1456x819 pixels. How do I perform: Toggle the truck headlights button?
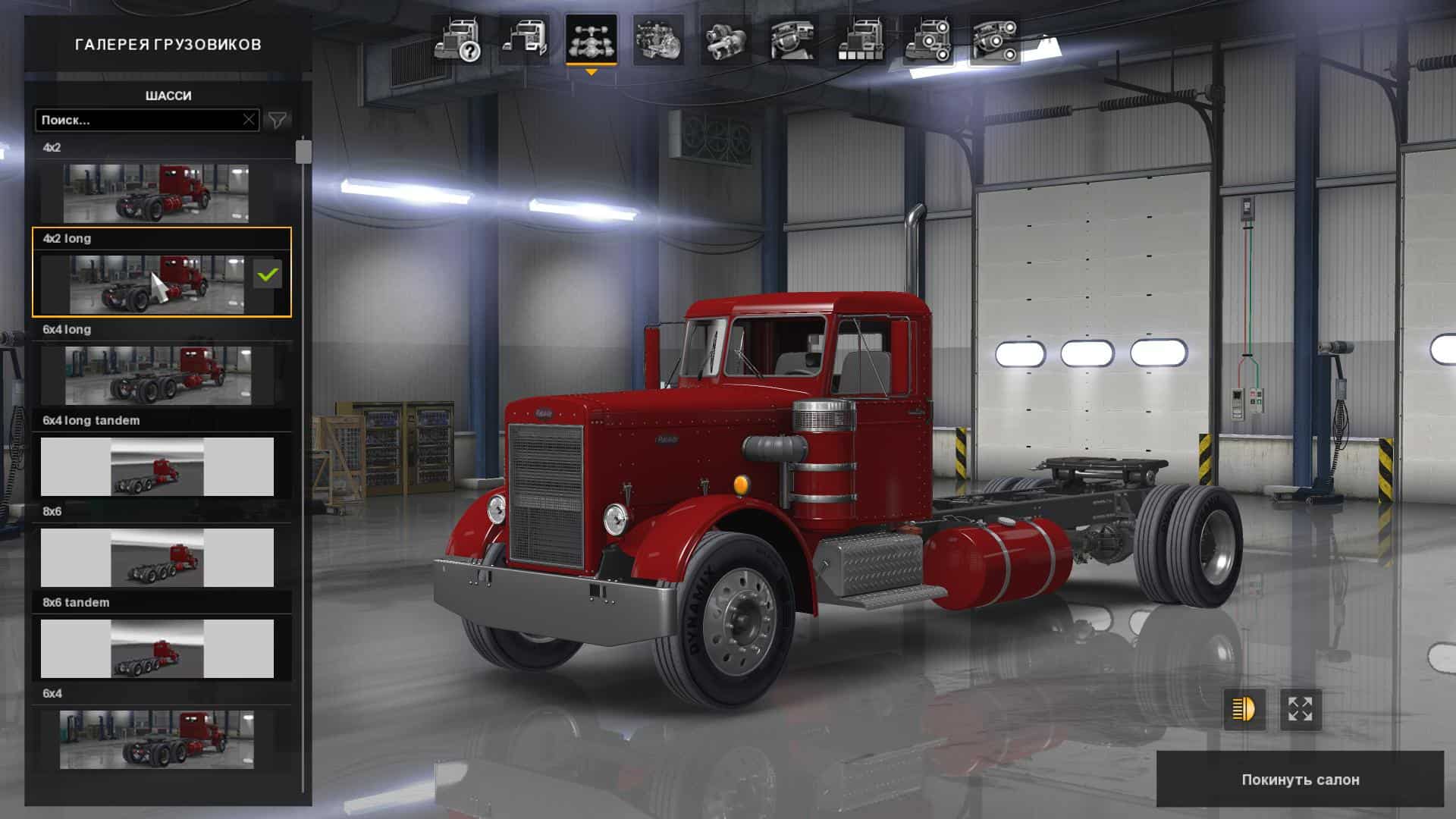click(x=1244, y=710)
